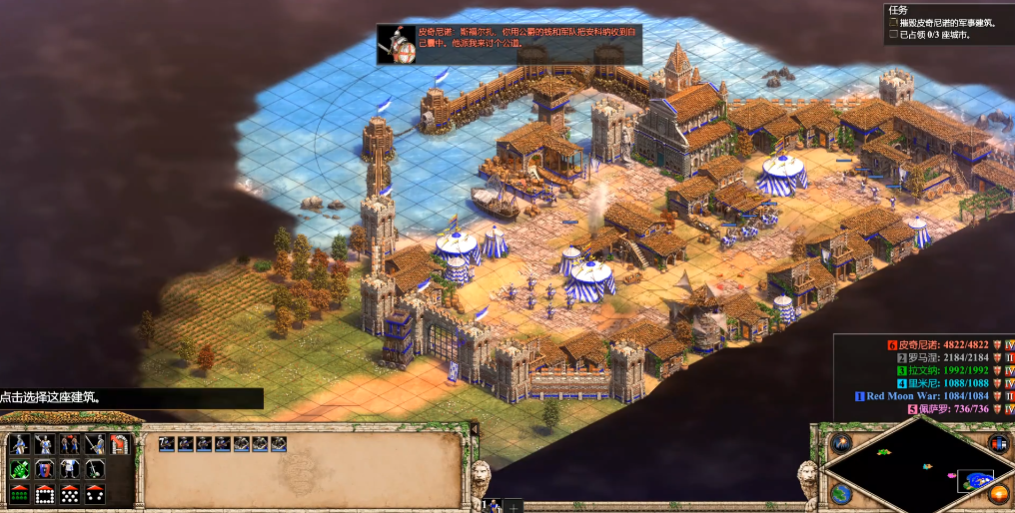The width and height of the screenshot is (1015, 513).
Task: Pick the three-dot flank formation
Action: (x=95, y=493)
